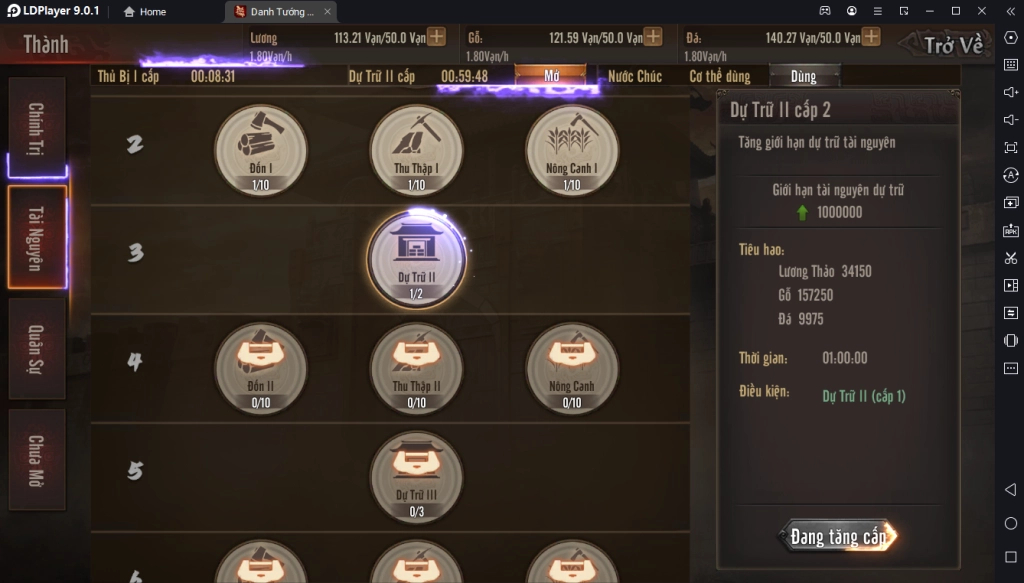Open the Quân Sự tab
The image size is (1024, 583).
[37, 348]
